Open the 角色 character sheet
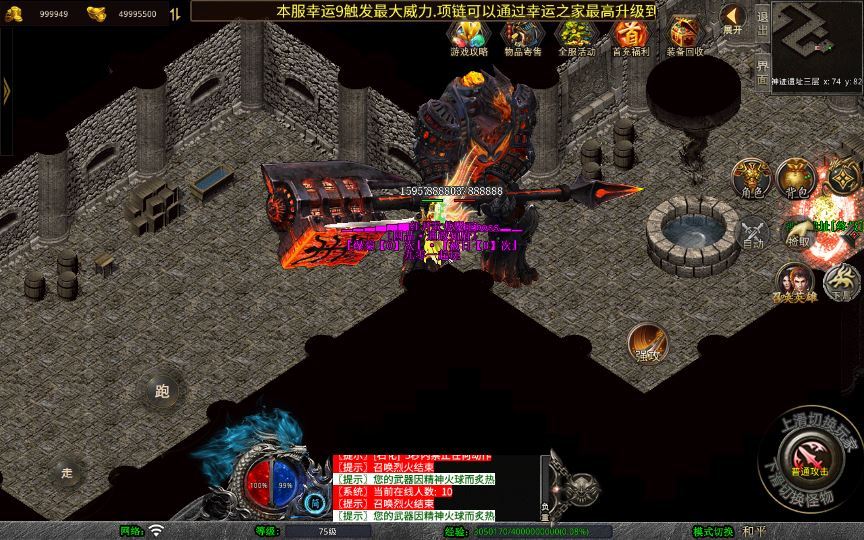Screen dimensions: 864x540 pyautogui.click(x=752, y=177)
